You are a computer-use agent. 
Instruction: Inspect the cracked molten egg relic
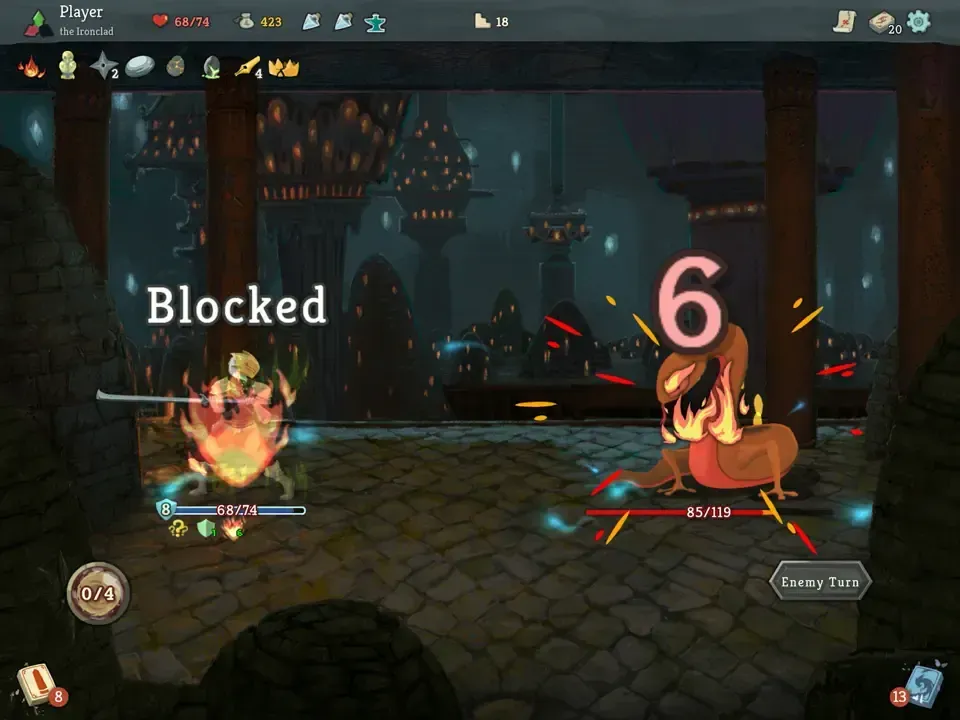point(175,67)
